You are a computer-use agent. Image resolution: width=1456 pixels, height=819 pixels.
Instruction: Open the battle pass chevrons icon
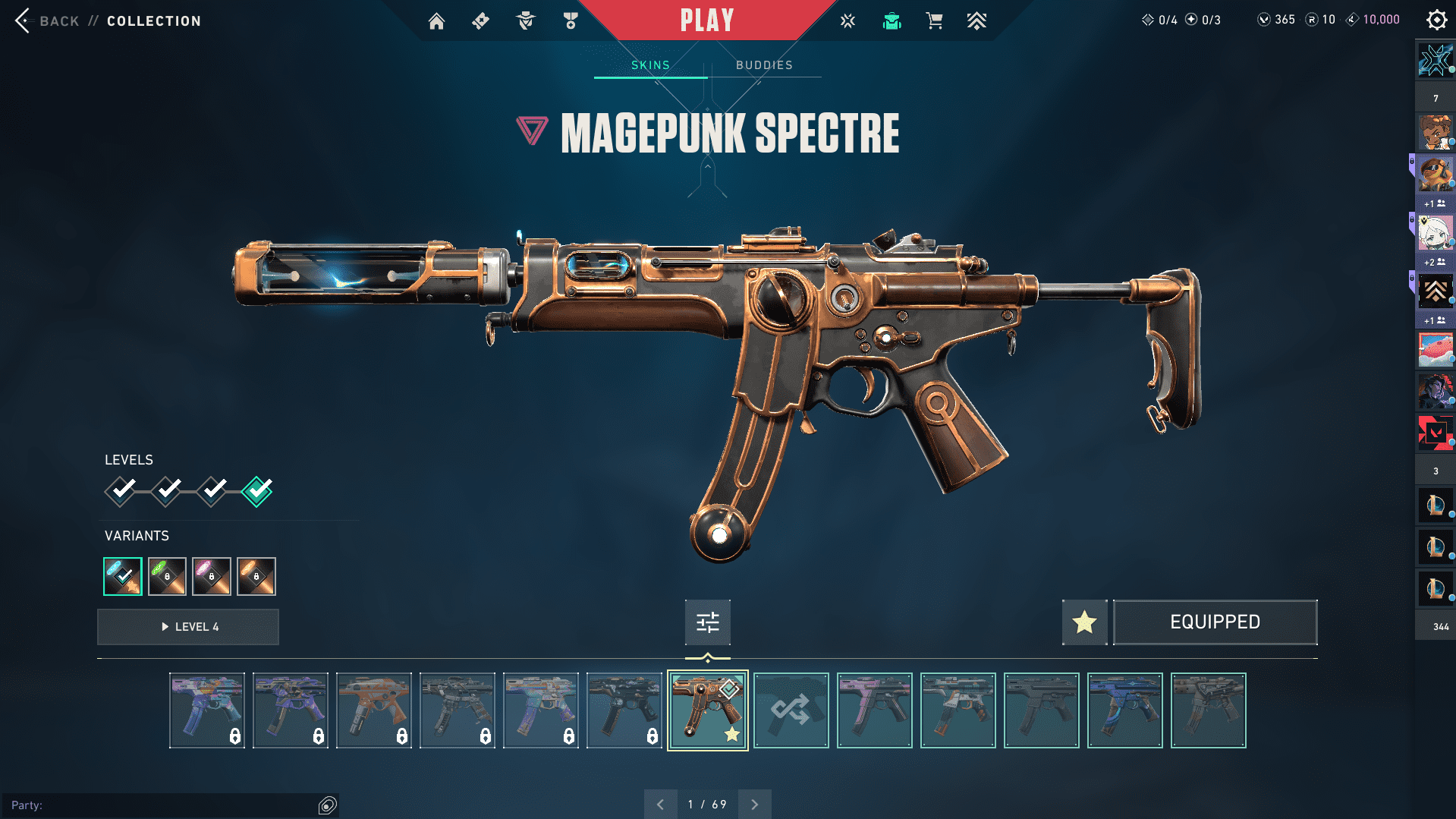click(976, 21)
